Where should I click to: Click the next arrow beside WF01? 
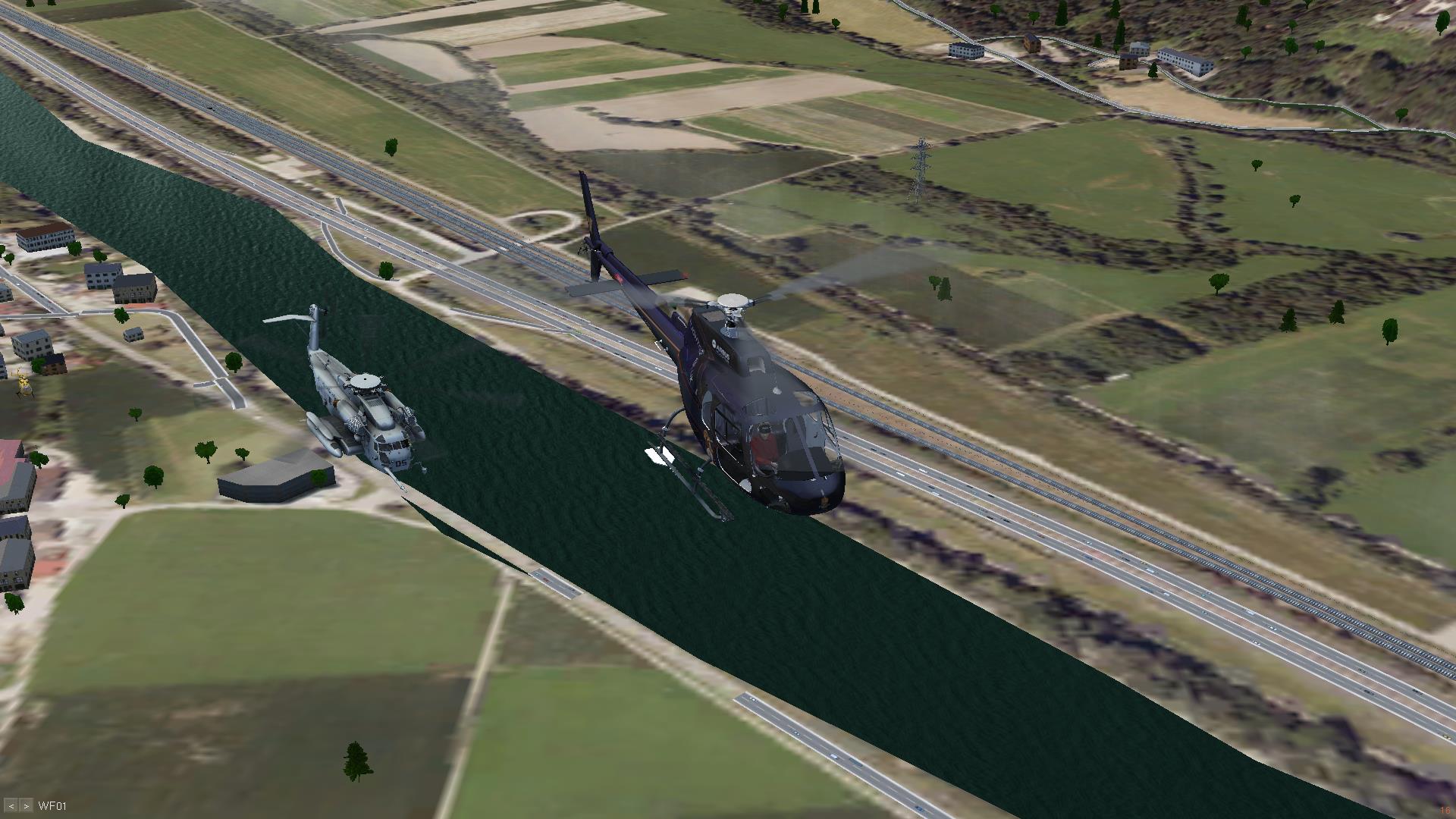coord(27,805)
